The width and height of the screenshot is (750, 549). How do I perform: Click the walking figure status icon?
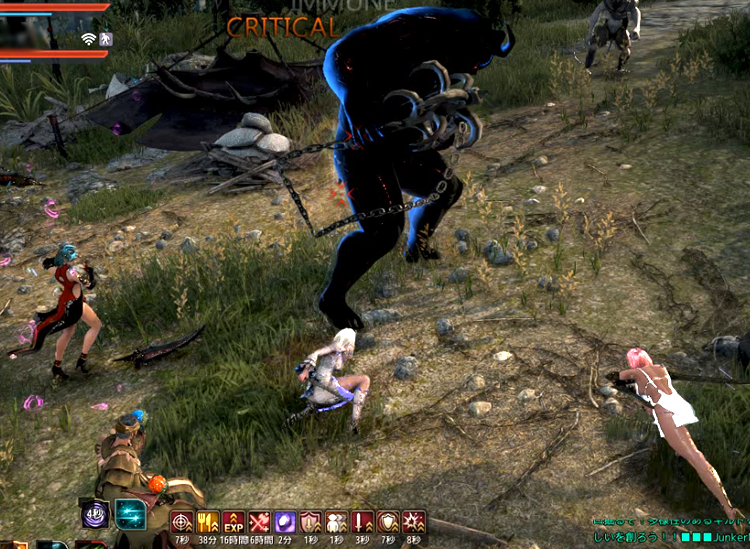point(105,39)
